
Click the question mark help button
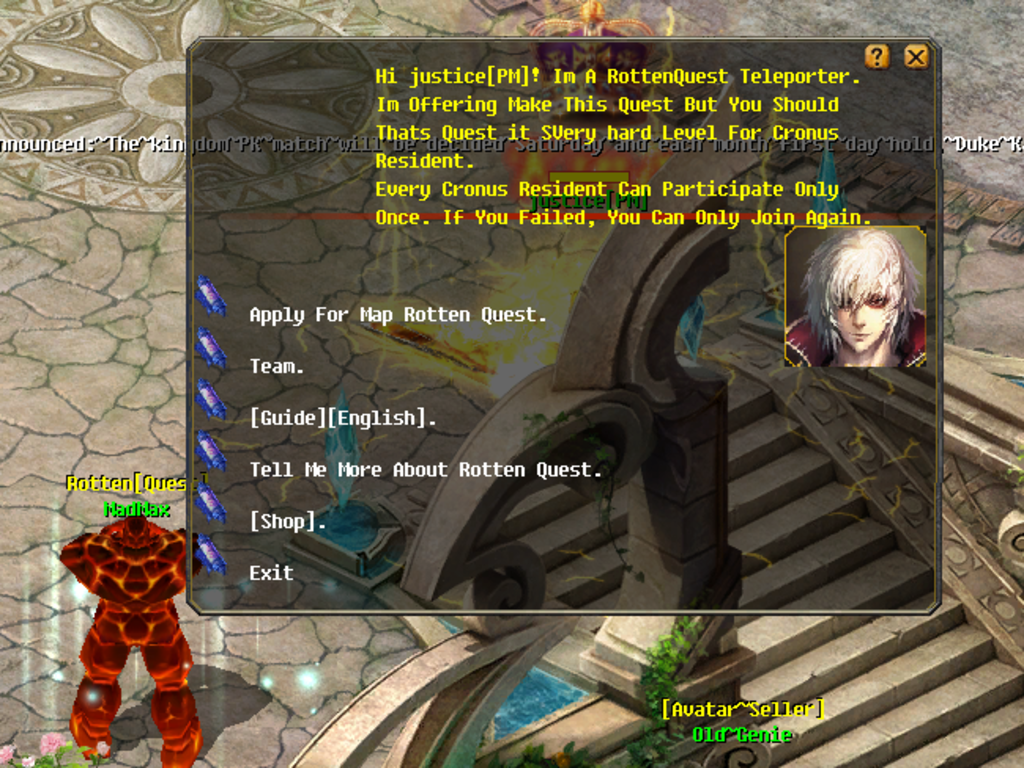pos(877,57)
